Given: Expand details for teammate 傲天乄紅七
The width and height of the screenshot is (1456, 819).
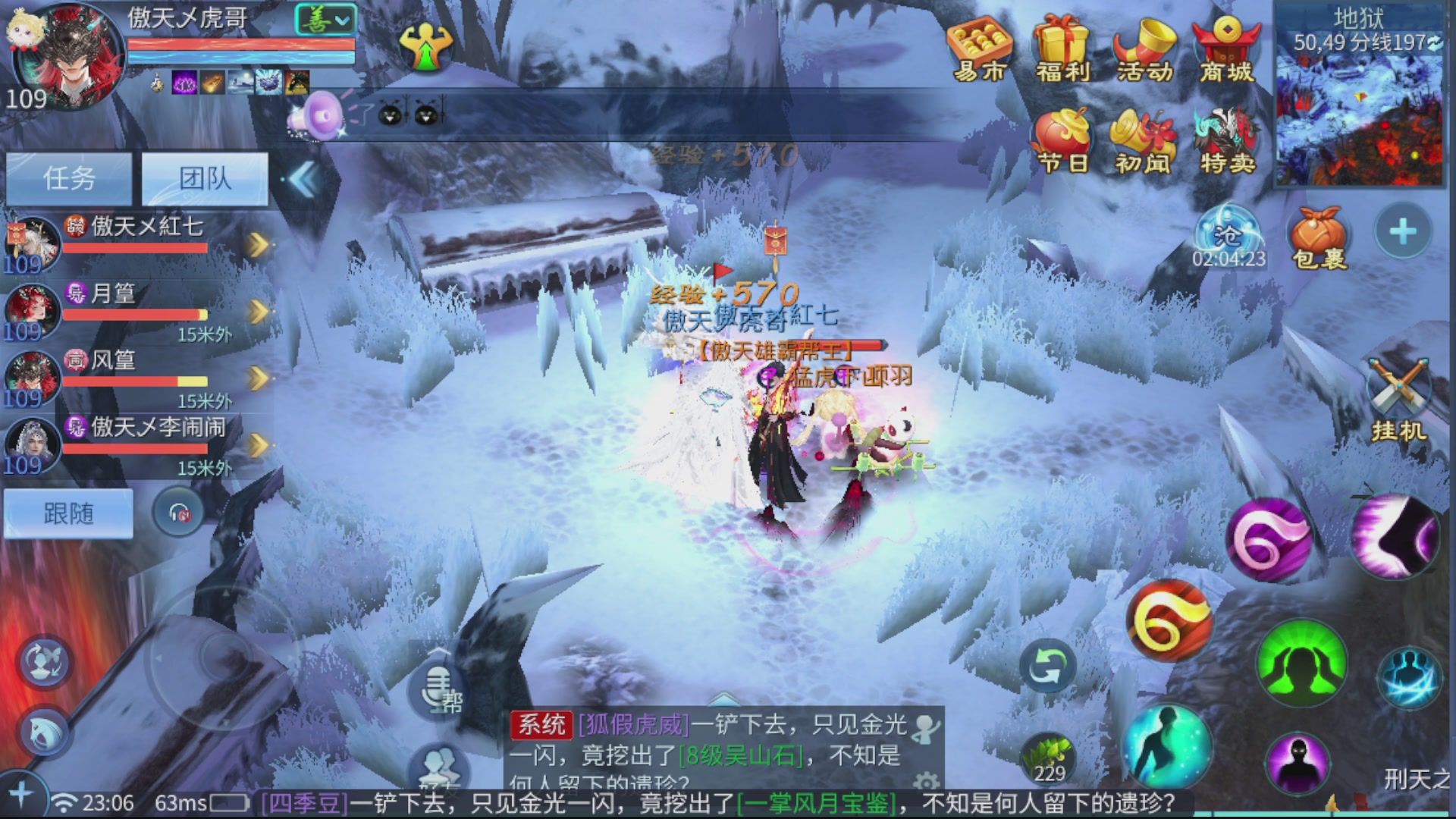Looking at the screenshot, I should point(259,239).
